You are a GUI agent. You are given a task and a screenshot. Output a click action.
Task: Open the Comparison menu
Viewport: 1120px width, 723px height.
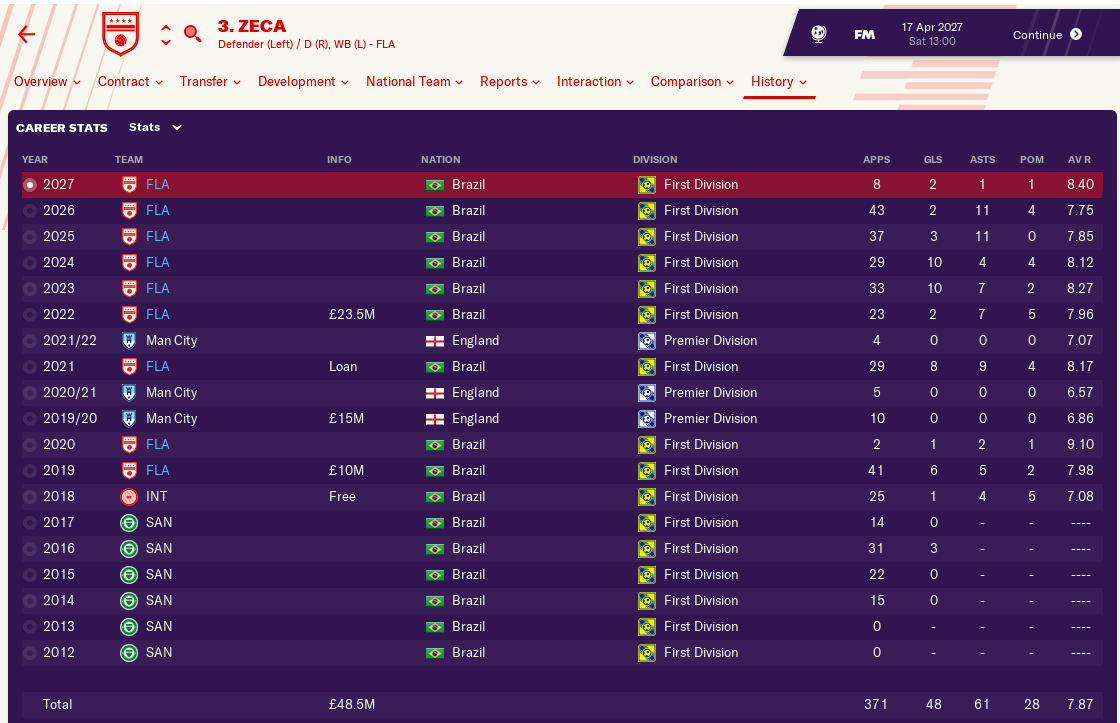pos(692,82)
